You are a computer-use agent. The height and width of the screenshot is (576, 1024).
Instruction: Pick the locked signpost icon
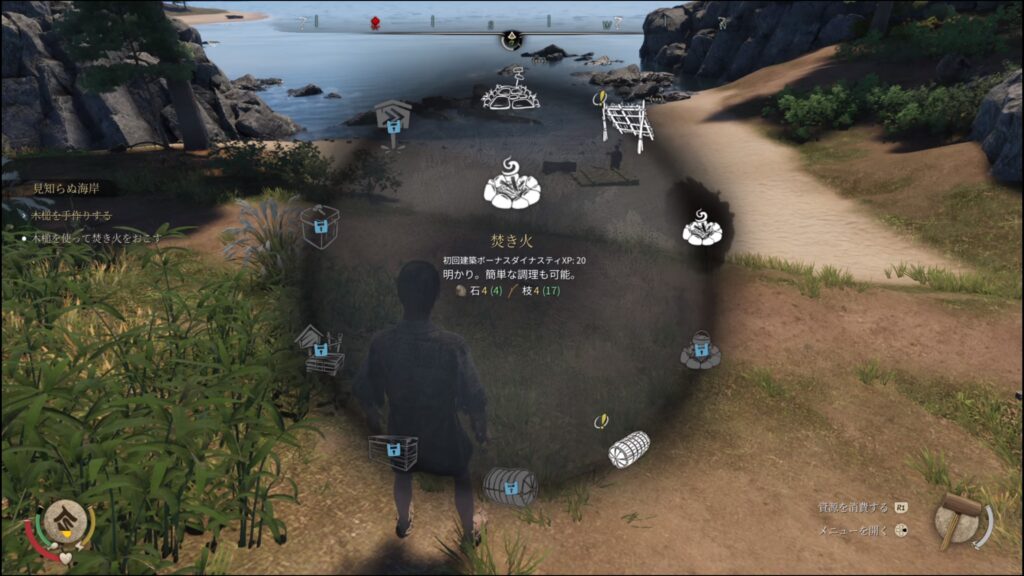coord(392,121)
